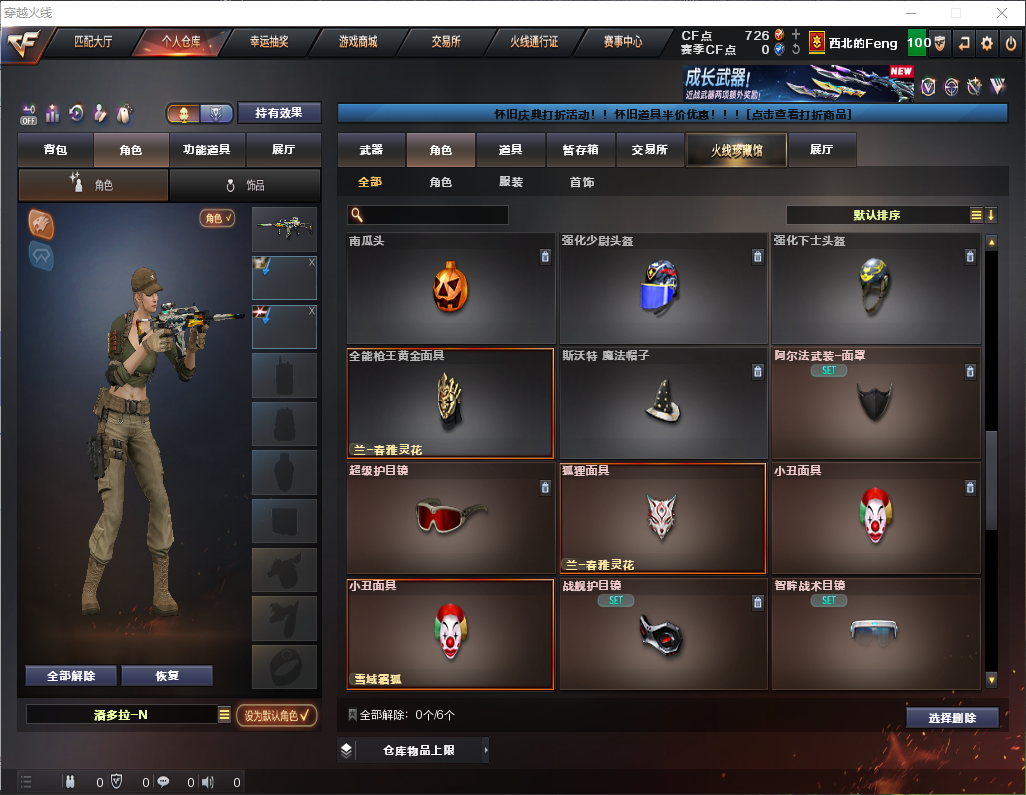Show the 首饰 accessories filter
Image resolution: width=1026 pixels, height=795 pixels.
(x=582, y=182)
